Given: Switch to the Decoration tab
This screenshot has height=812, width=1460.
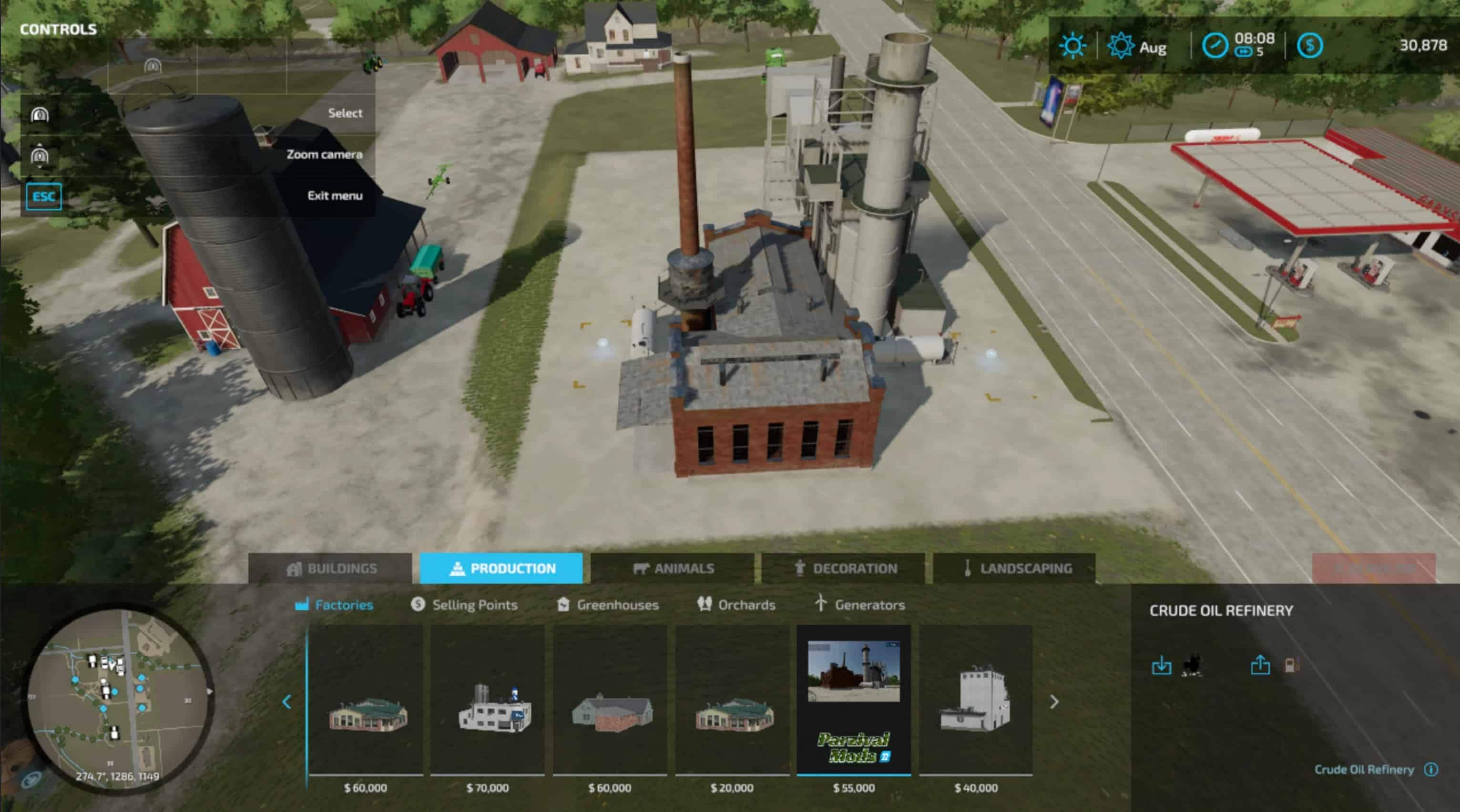Looking at the screenshot, I should (x=844, y=568).
